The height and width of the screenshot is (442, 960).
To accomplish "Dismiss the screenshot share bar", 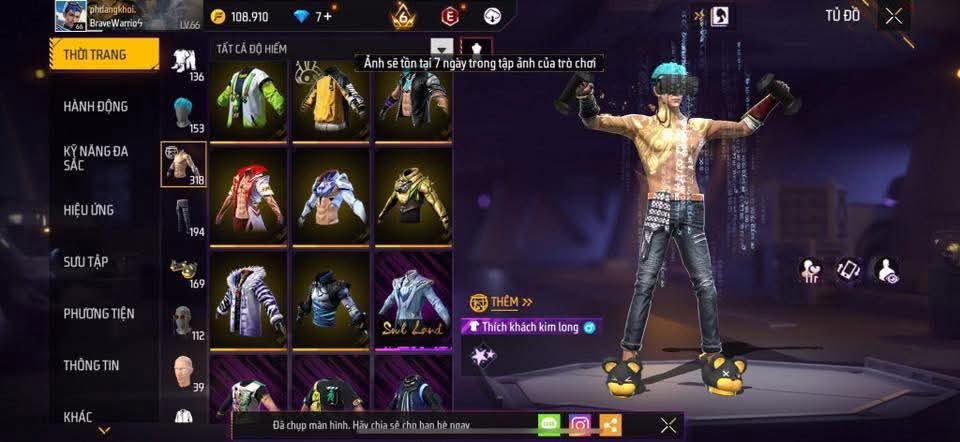I will pyautogui.click(x=669, y=425).
